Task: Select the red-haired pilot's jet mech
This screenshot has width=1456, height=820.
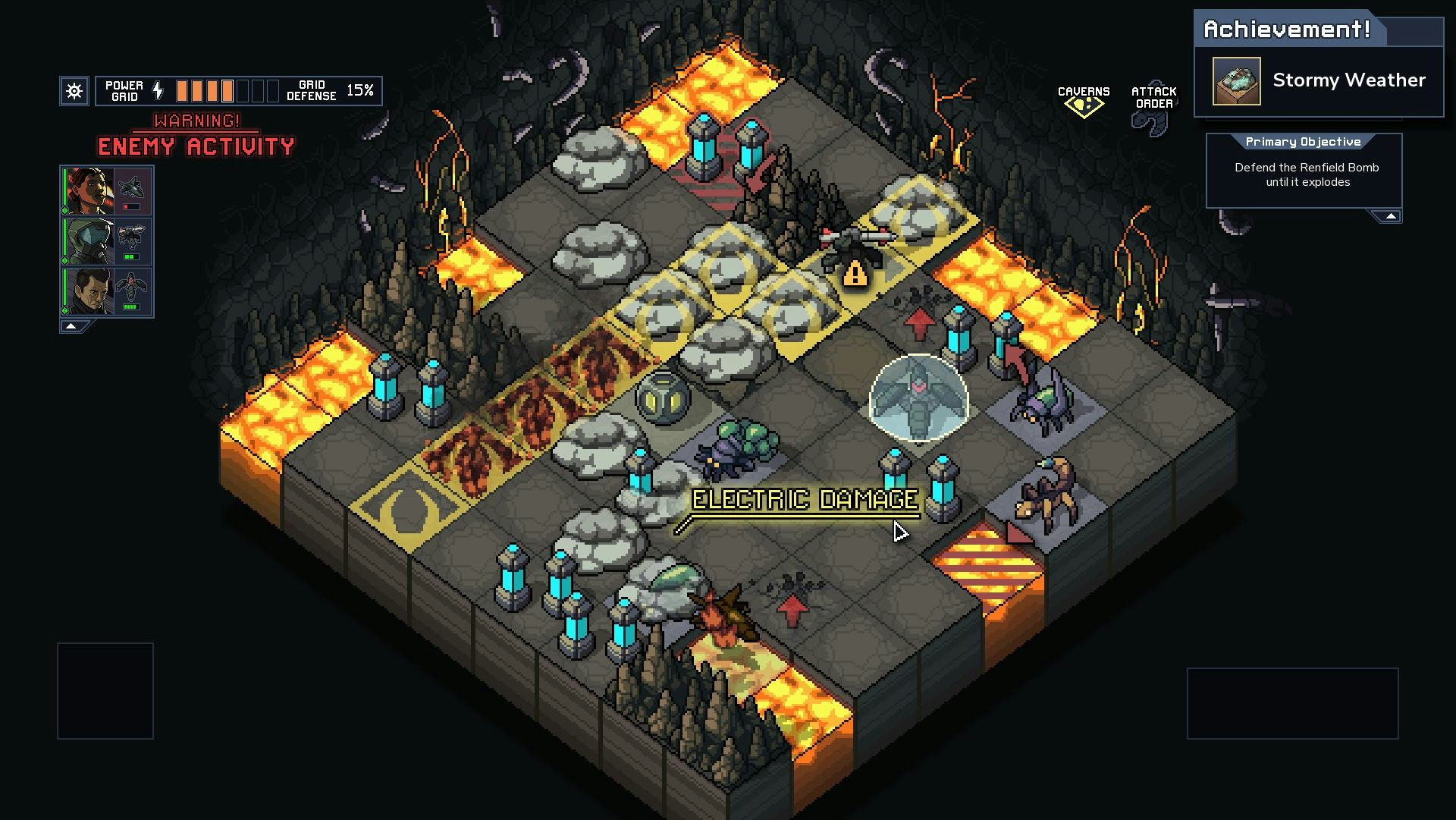Action: click(107, 191)
